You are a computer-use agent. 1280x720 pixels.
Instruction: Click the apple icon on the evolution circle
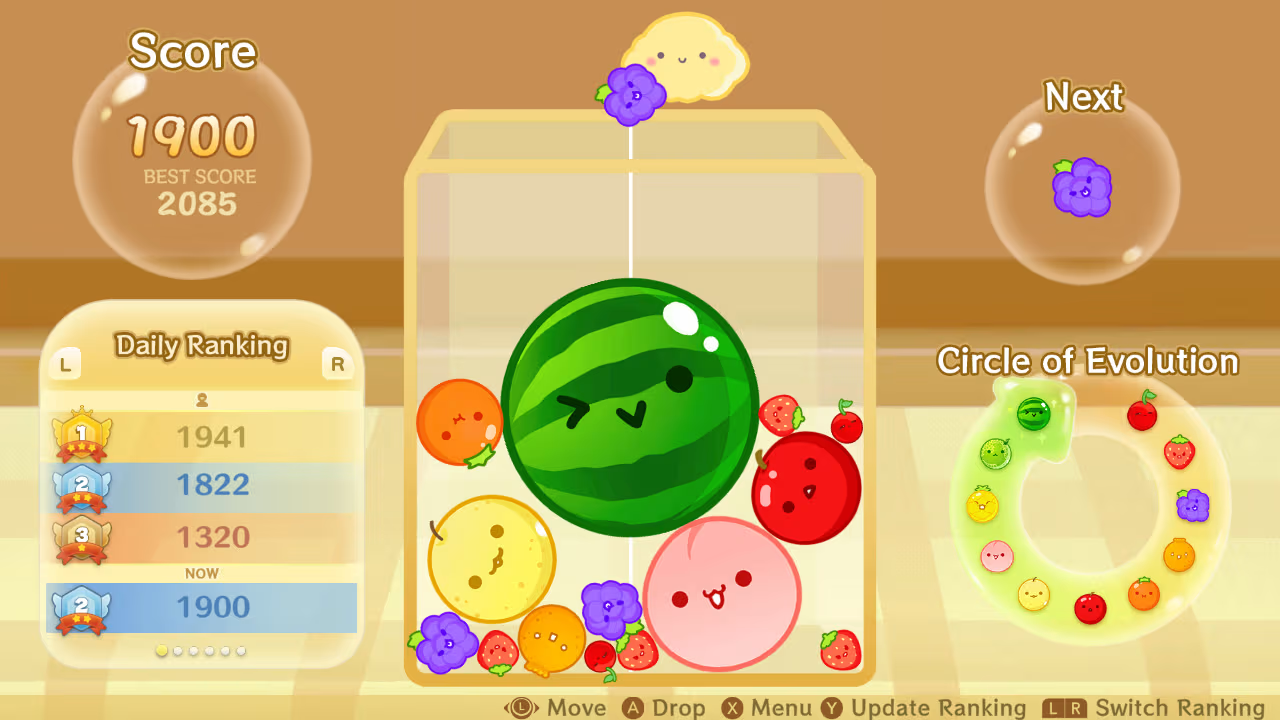(x=1091, y=607)
